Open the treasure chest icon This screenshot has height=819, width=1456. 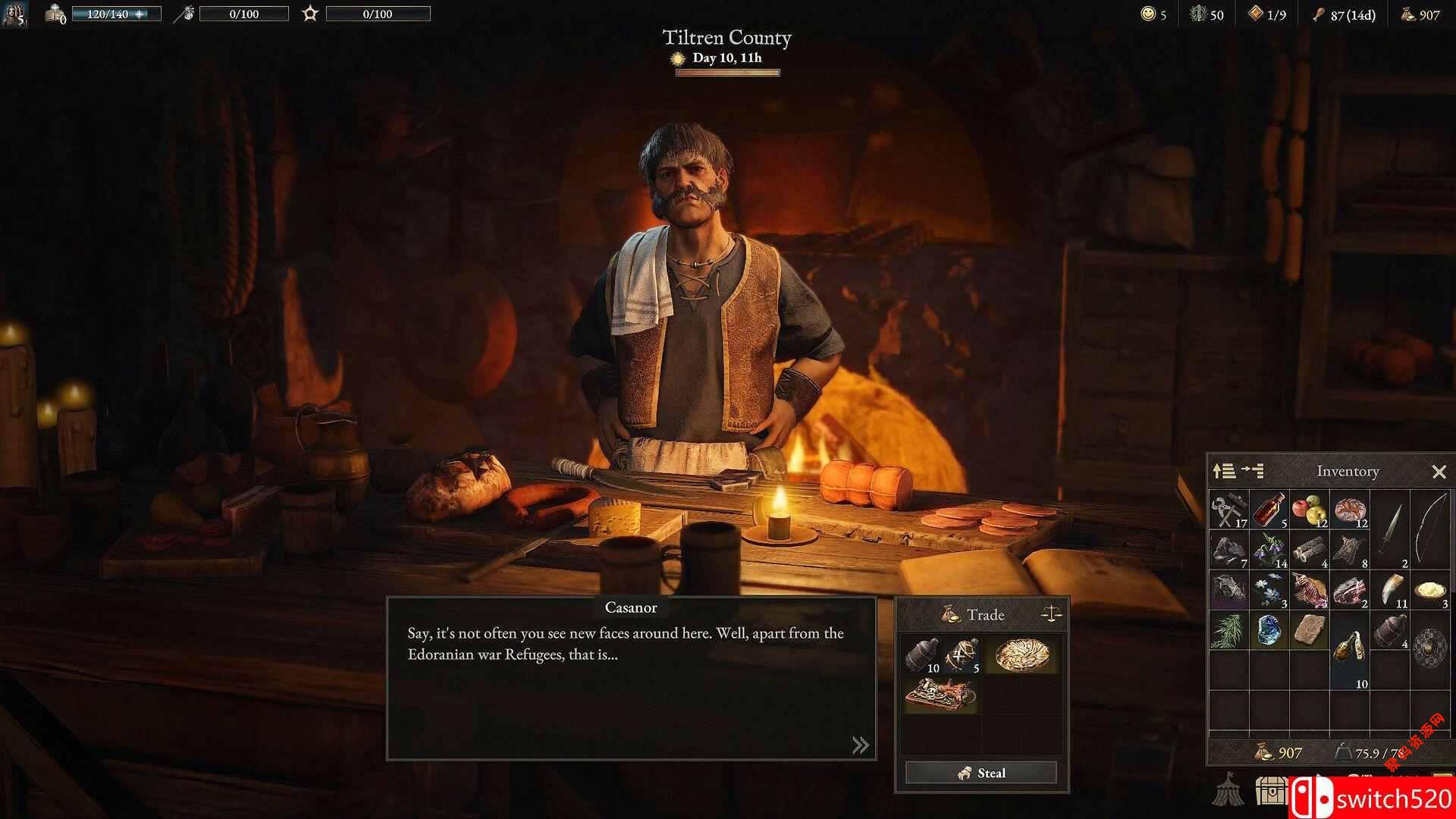click(1271, 790)
